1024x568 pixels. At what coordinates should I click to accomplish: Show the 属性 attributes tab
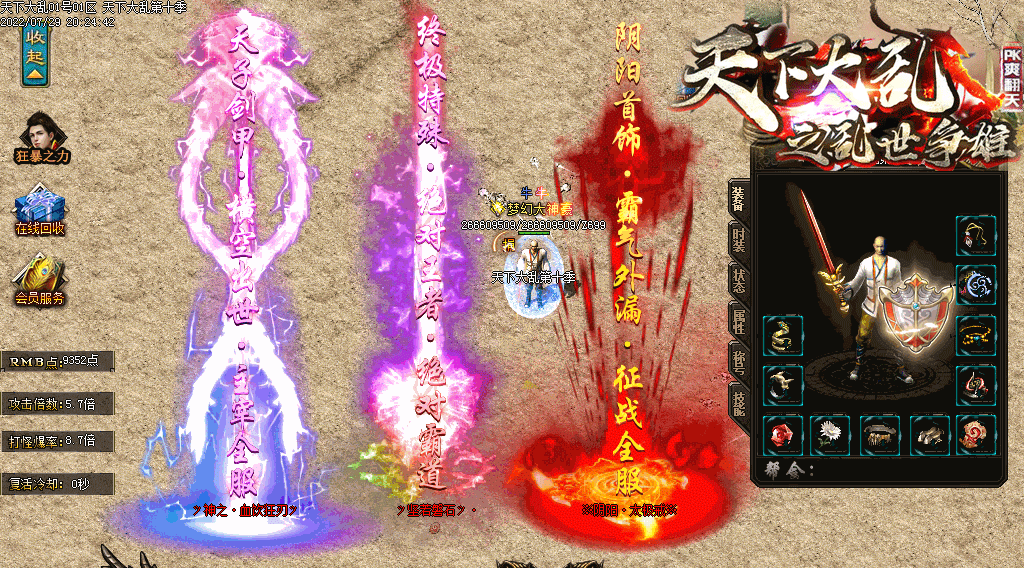pyautogui.click(x=738, y=318)
